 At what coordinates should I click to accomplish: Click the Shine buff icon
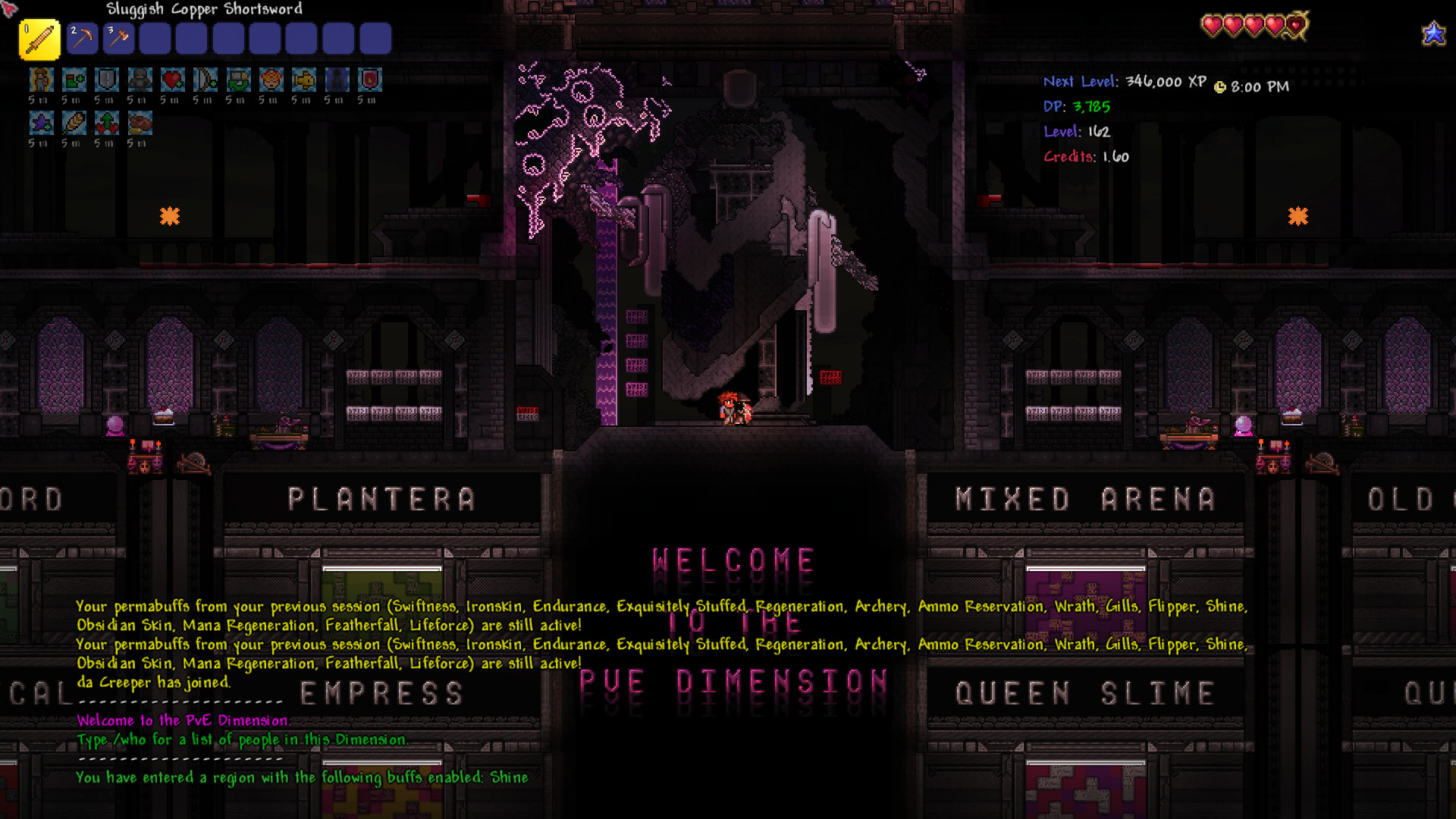coord(42,80)
